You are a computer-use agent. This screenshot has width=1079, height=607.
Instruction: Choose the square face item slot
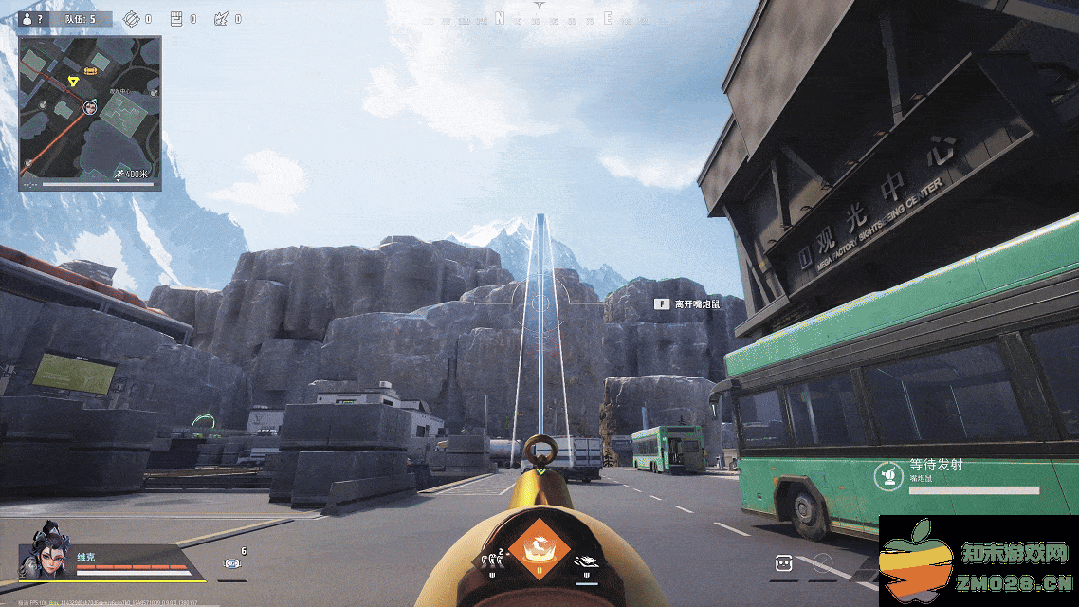pos(785,564)
